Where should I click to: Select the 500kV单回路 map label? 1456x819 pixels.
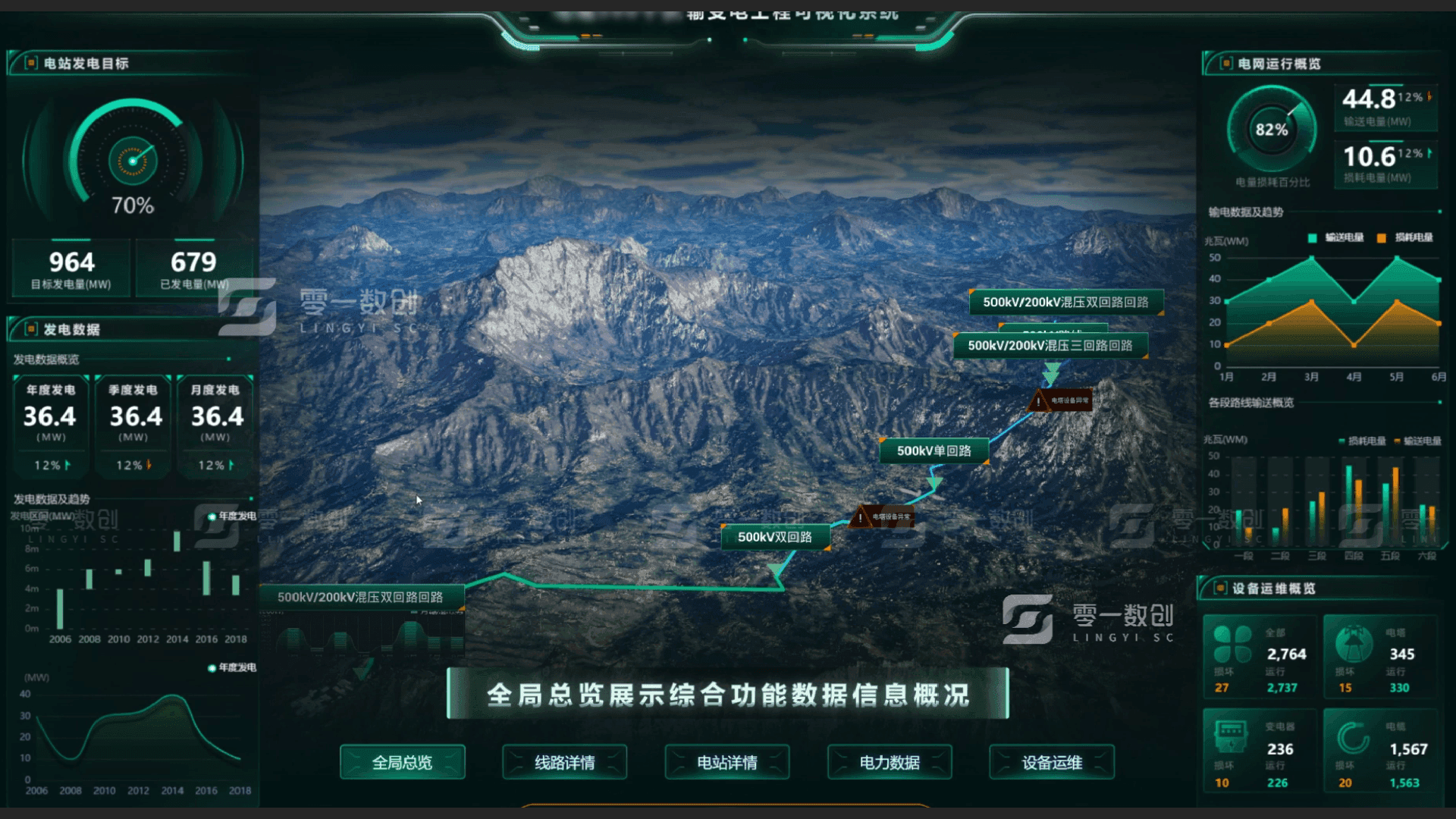934,451
